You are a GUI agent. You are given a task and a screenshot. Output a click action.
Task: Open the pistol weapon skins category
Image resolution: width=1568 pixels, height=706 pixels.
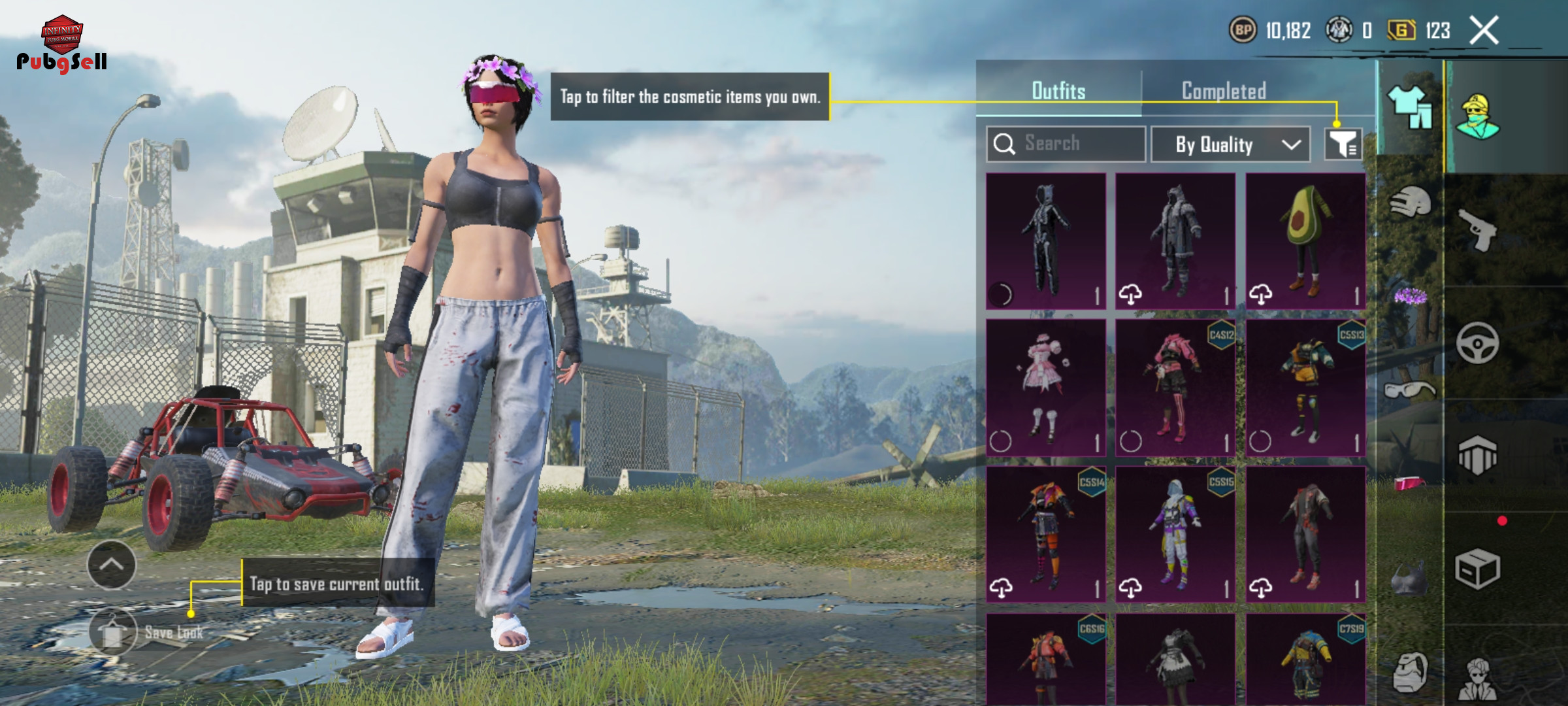(1478, 230)
